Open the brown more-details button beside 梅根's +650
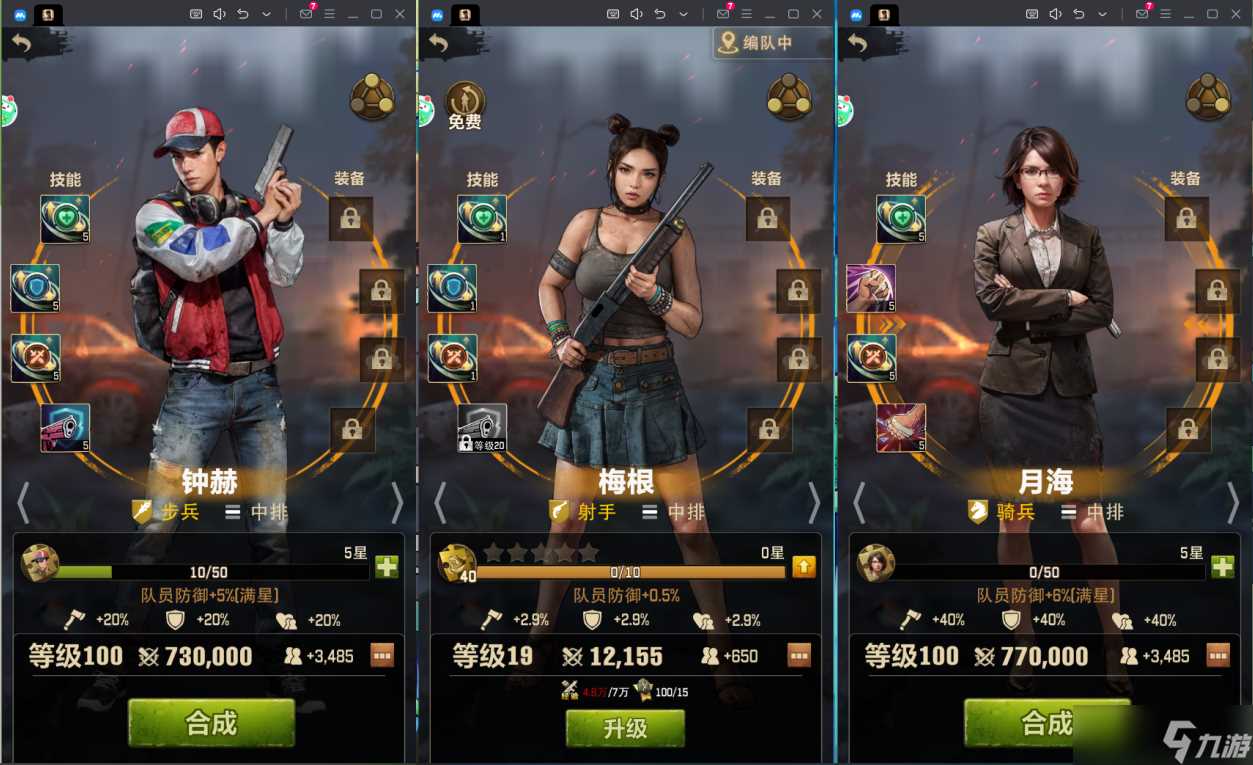 [798, 656]
